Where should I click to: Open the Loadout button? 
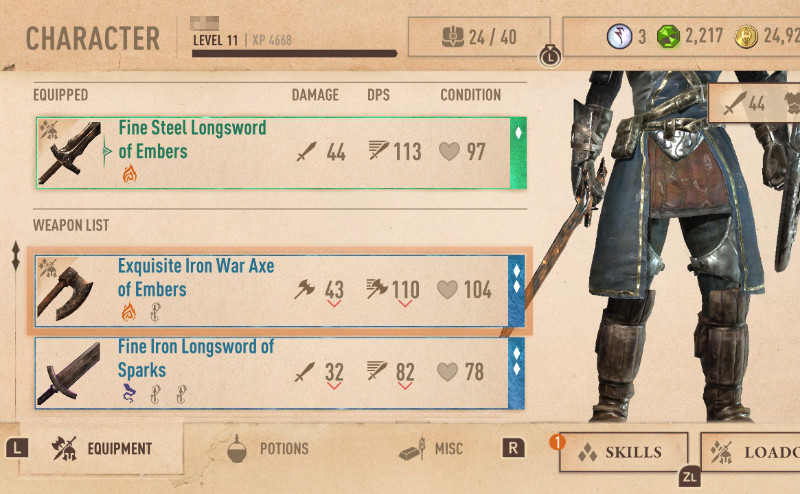click(x=752, y=452)
